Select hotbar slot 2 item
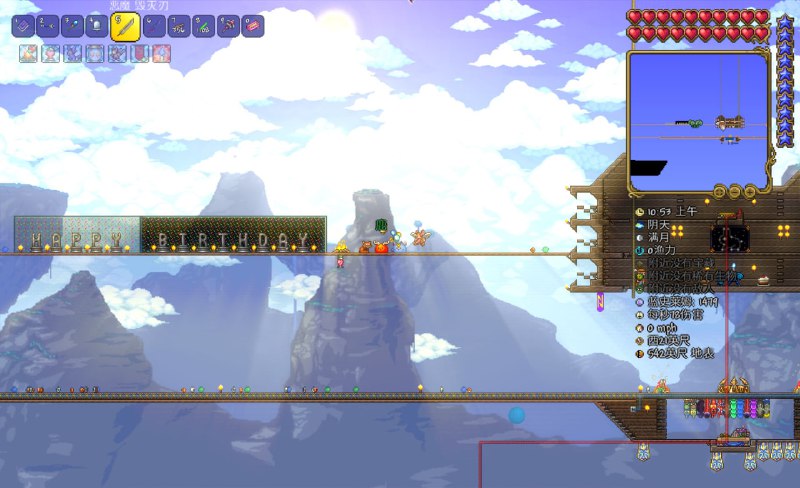800x488 pixels. (x=47, y=27)
